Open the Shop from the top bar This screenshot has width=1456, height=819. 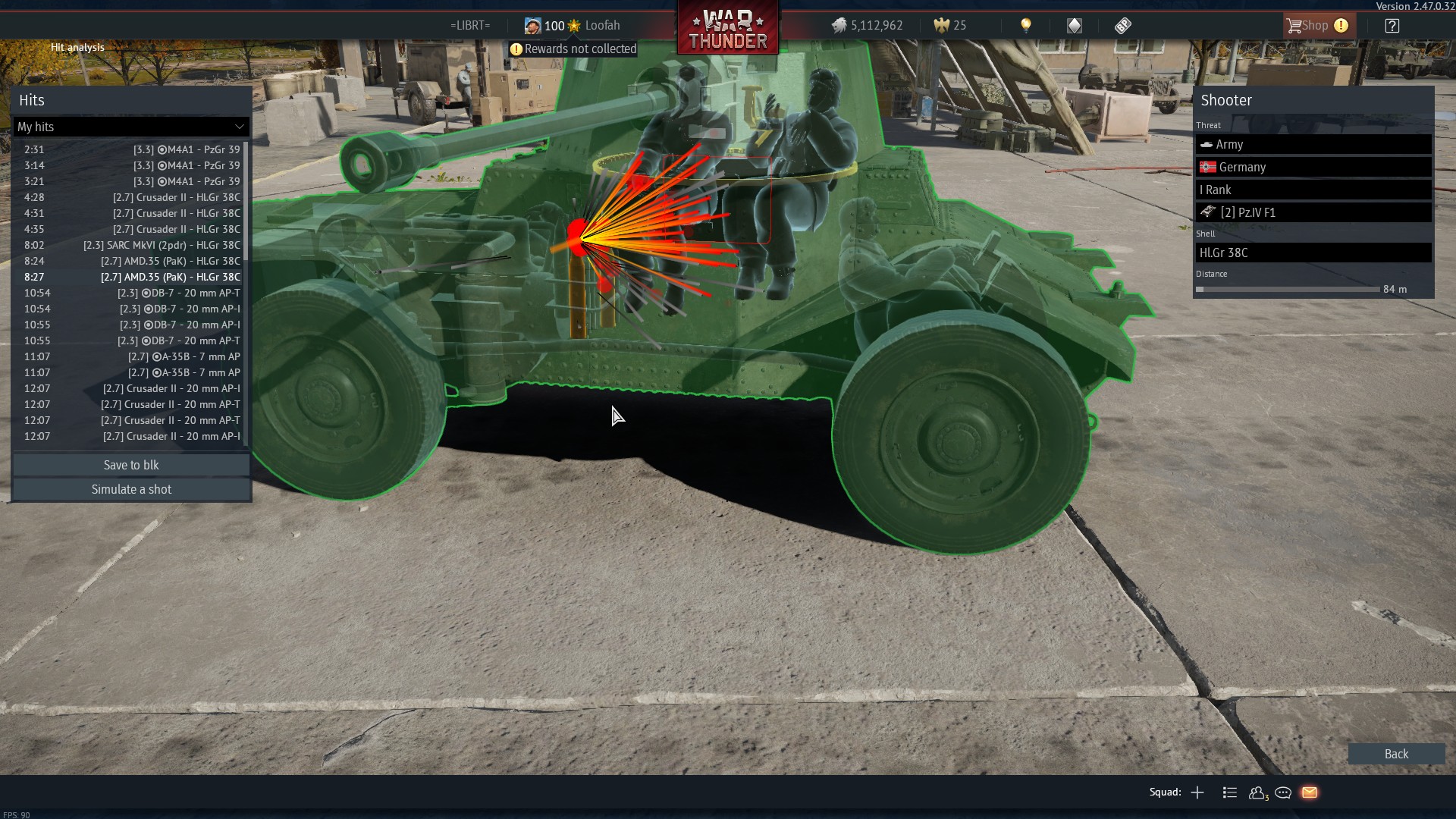pyautogui.click(x=1315, y=25)
